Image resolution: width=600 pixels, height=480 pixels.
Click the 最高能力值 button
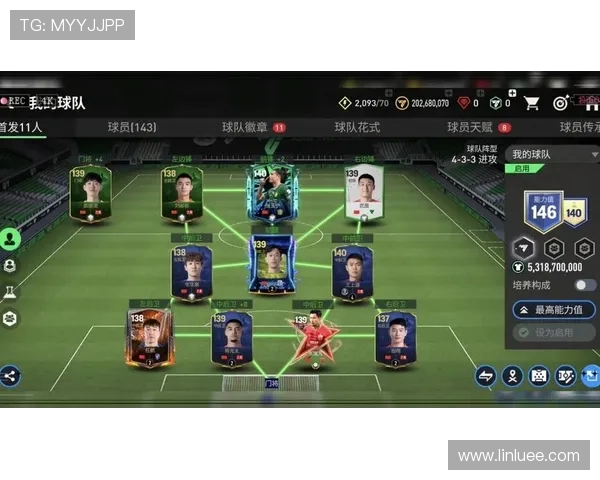(553, 310)
